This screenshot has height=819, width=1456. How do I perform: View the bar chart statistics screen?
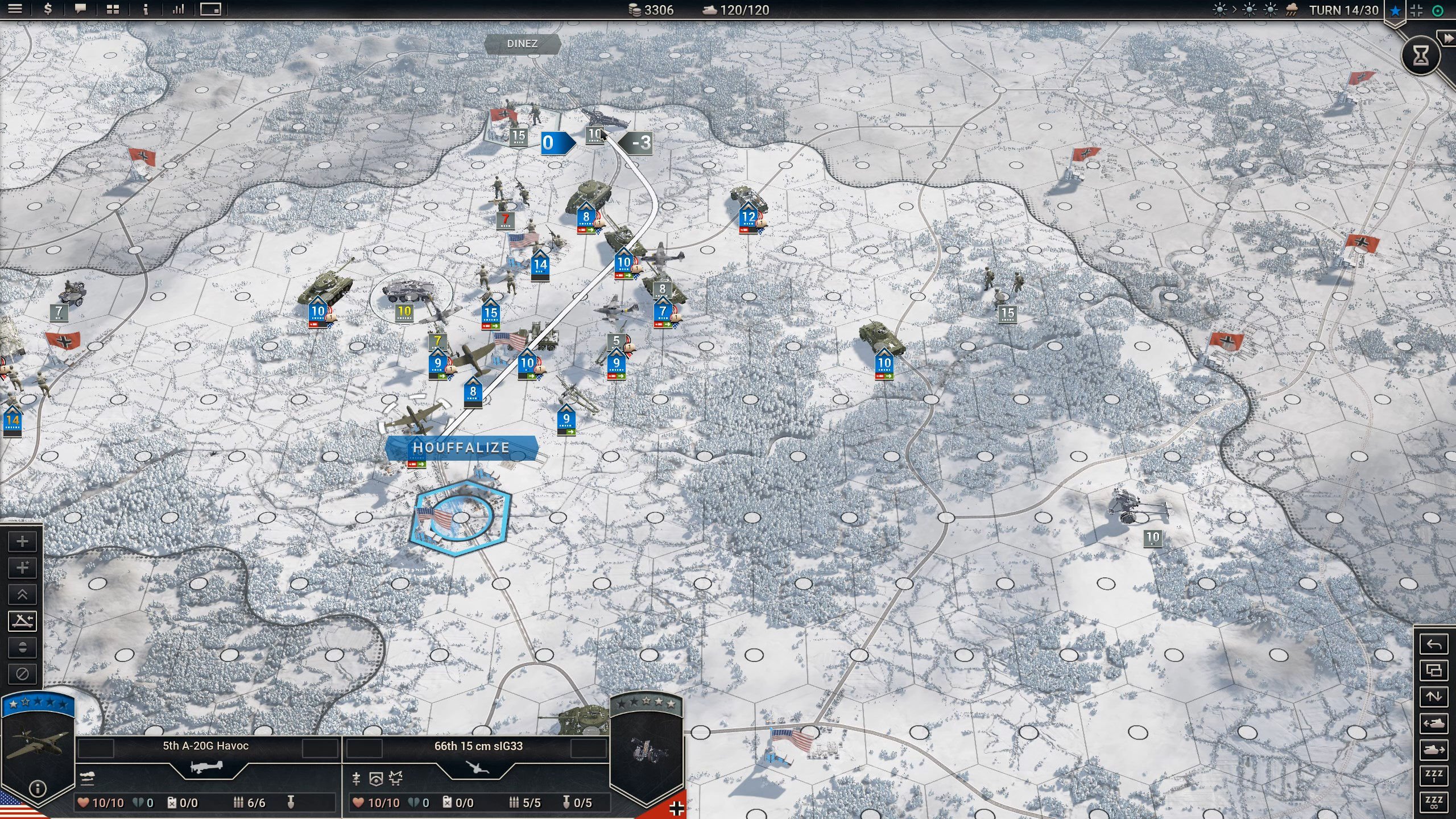[178, 9]
